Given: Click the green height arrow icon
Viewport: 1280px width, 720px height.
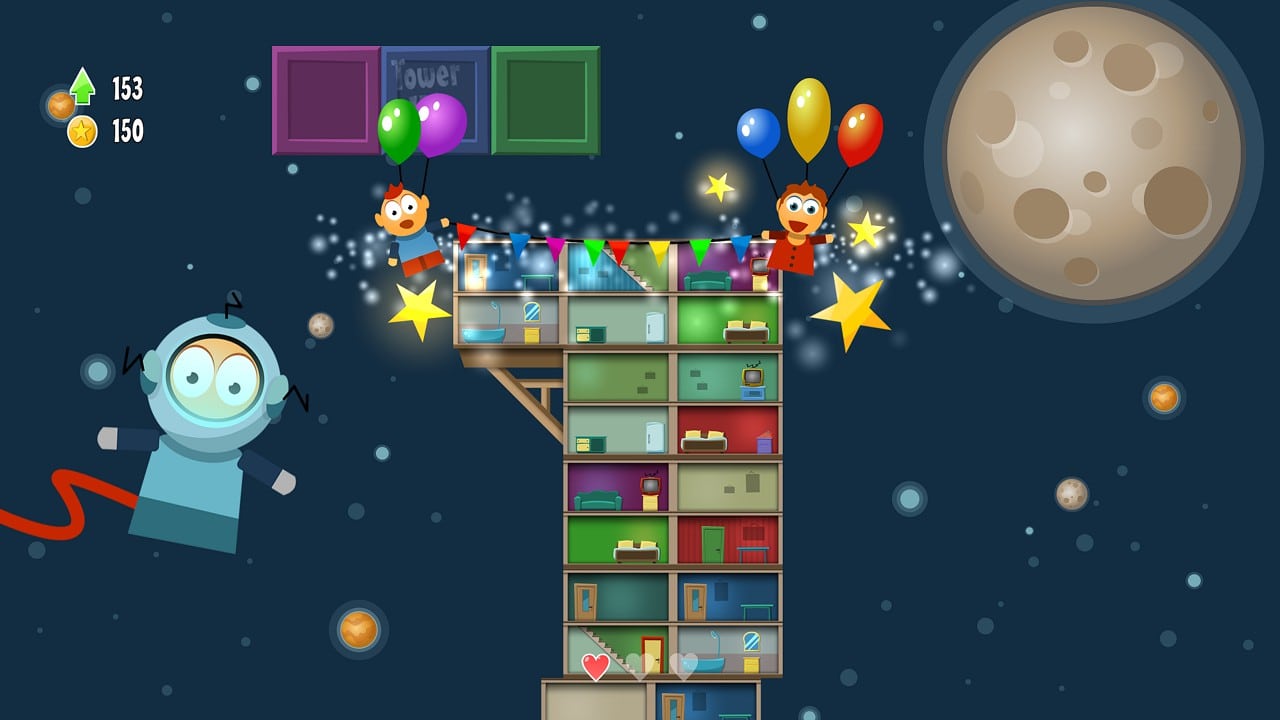Looking at the screenshot, I should 82,88.
